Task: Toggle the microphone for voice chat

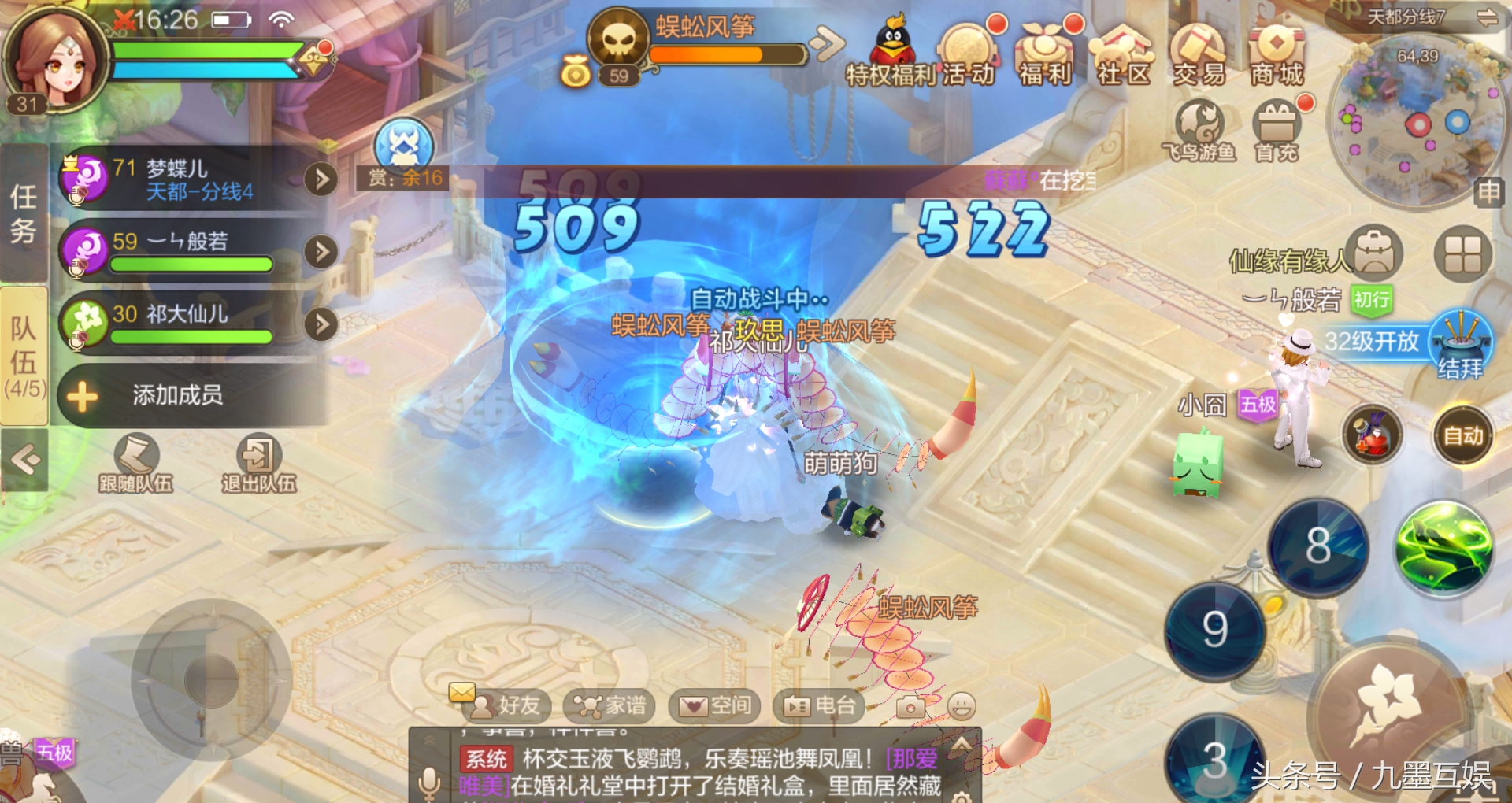Action: pyautogui.click(x=429, y=783)
